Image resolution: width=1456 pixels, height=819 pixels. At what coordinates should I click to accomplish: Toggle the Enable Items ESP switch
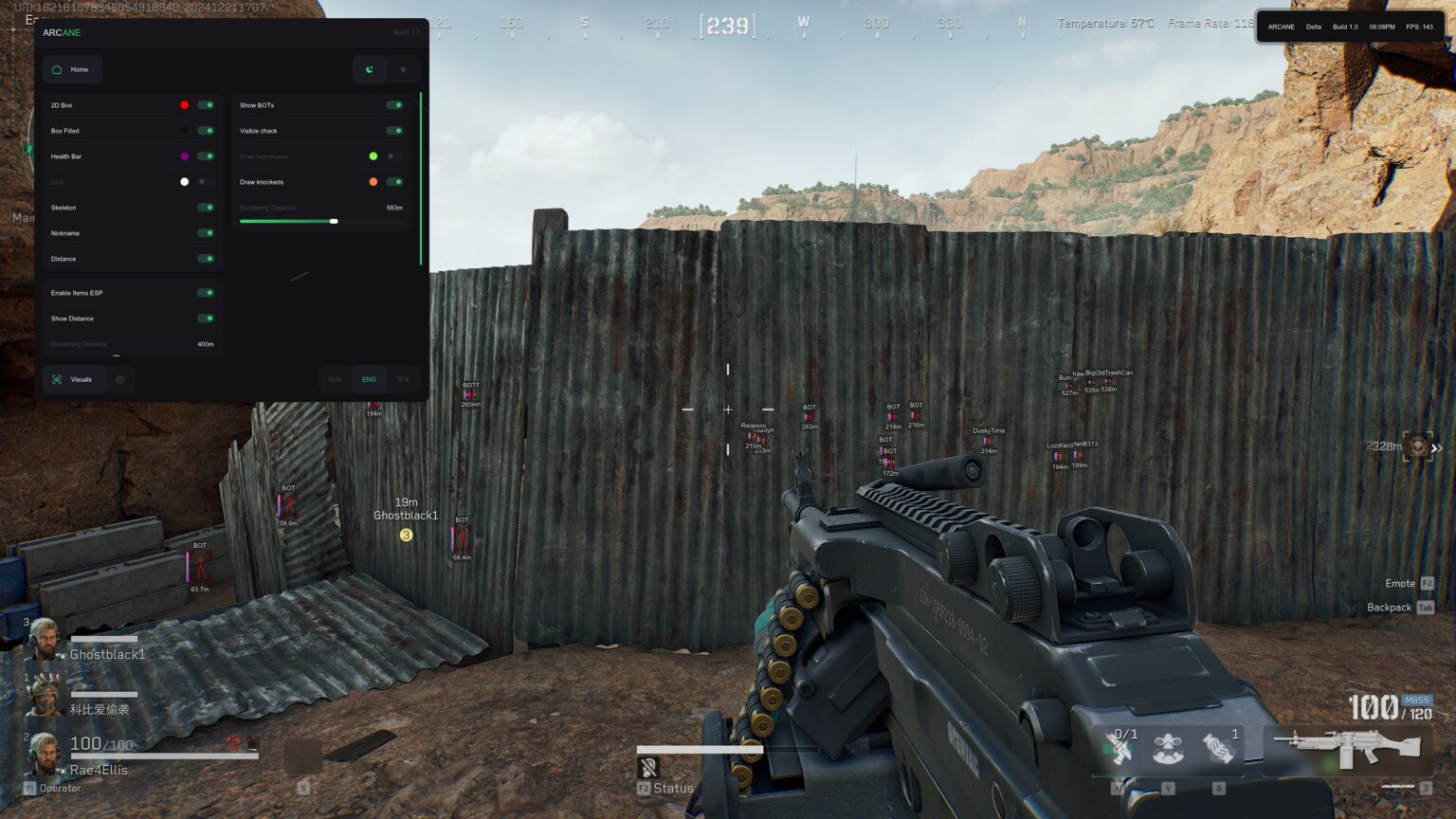pyautogui.click(x=208, y=292)
